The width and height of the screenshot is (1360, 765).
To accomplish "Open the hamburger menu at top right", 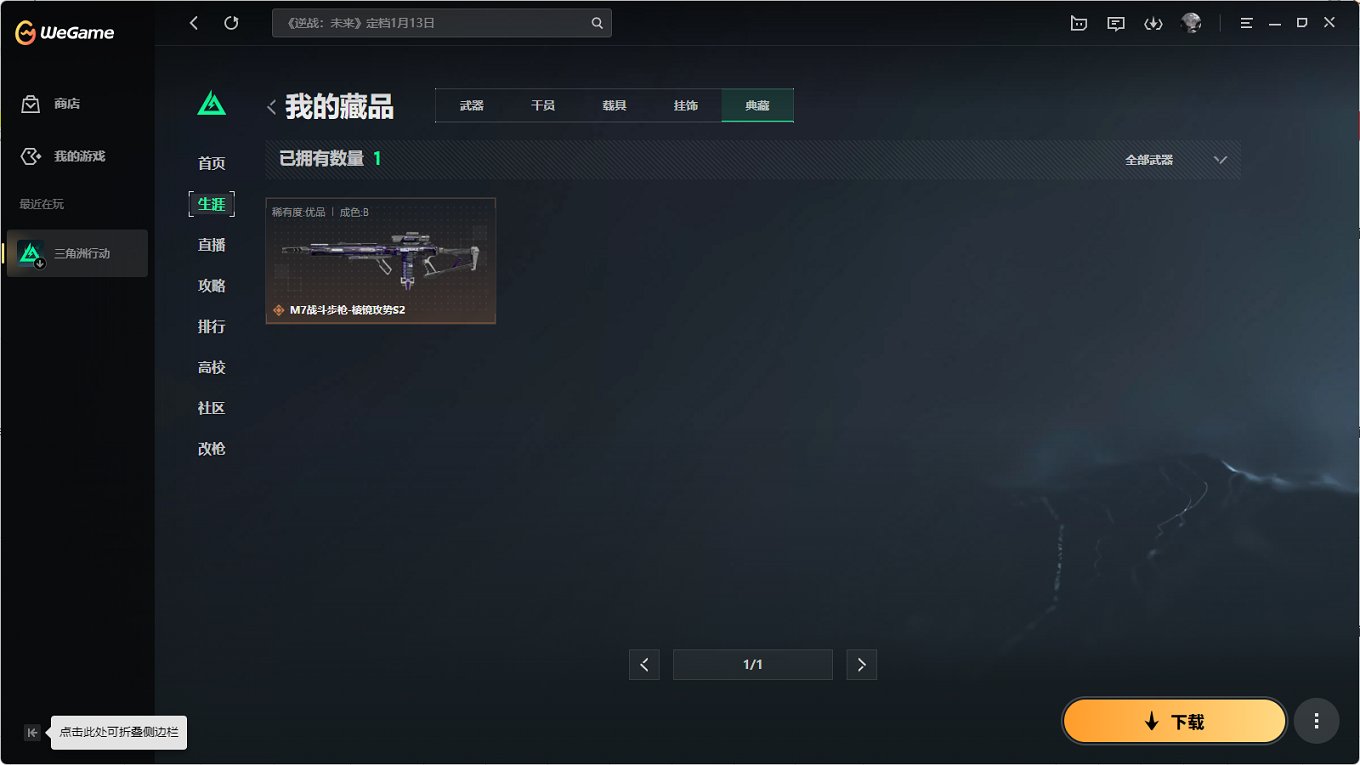I will (x=1246, y=22).
